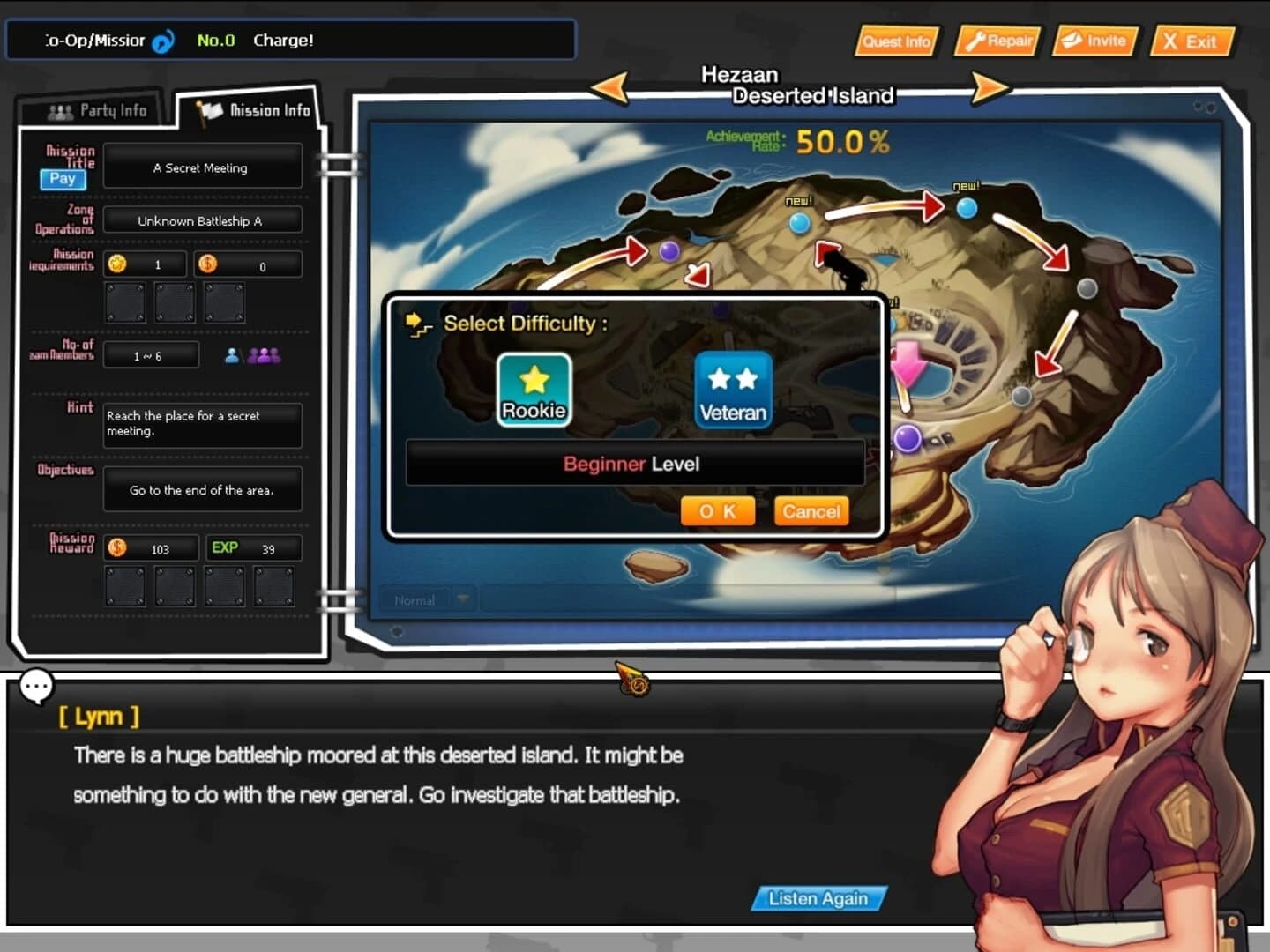Image resolution: width=1270 pixels, height=952 pixels.
Task: Select Rookie difficulty
Action: tap(533, 388)
